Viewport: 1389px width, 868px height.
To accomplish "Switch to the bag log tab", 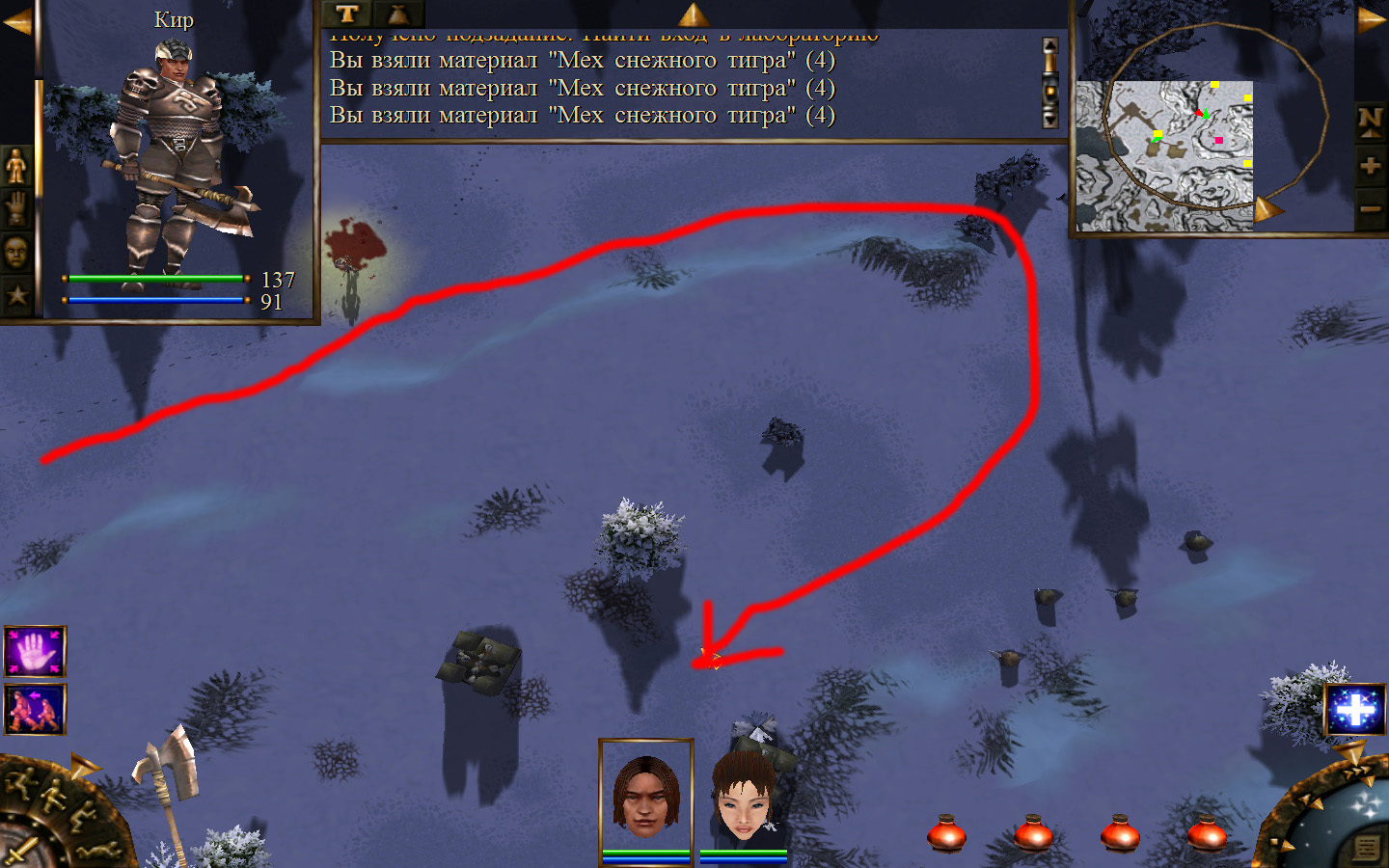I will tap(397, 14).
